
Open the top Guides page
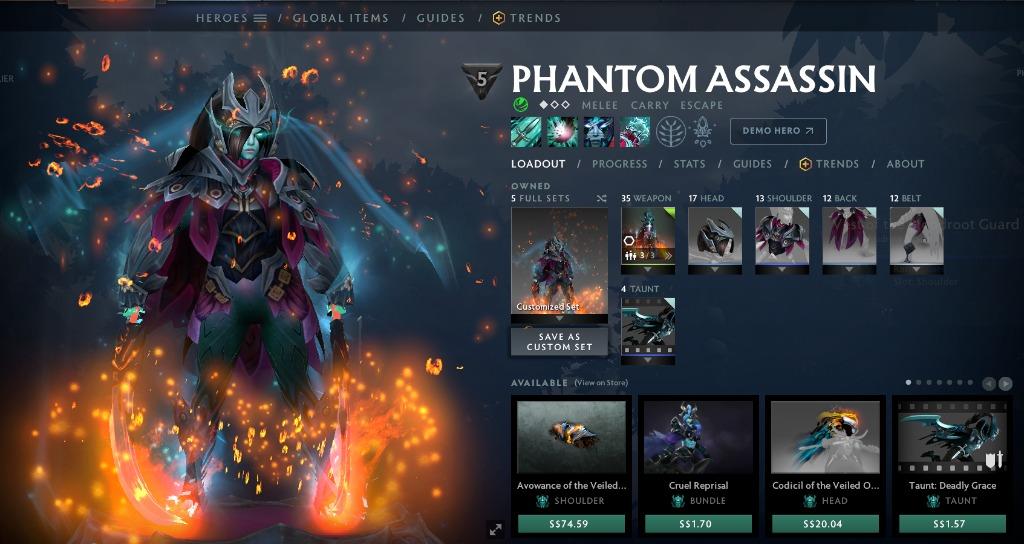coord(440,18)
